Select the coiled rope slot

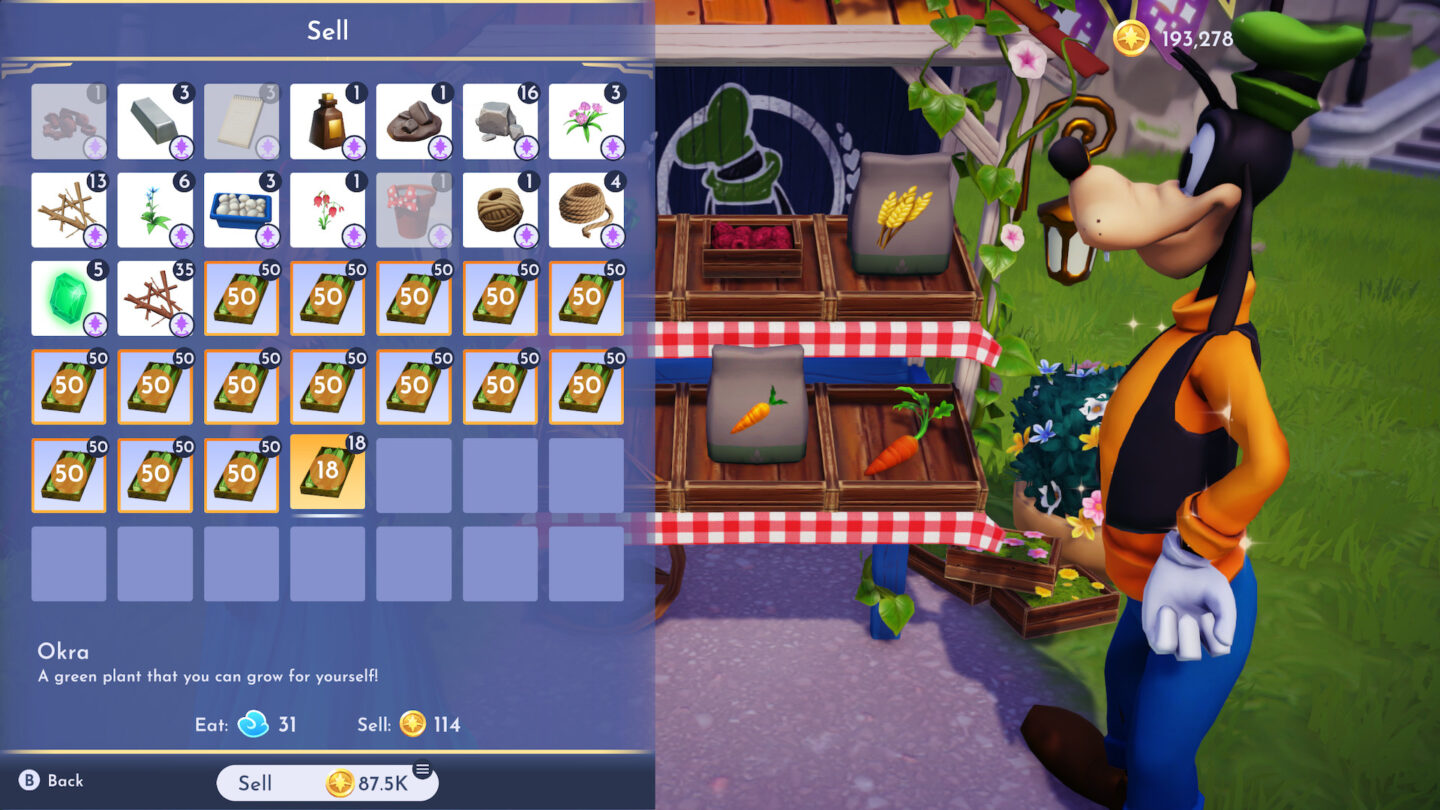point(586,210)
